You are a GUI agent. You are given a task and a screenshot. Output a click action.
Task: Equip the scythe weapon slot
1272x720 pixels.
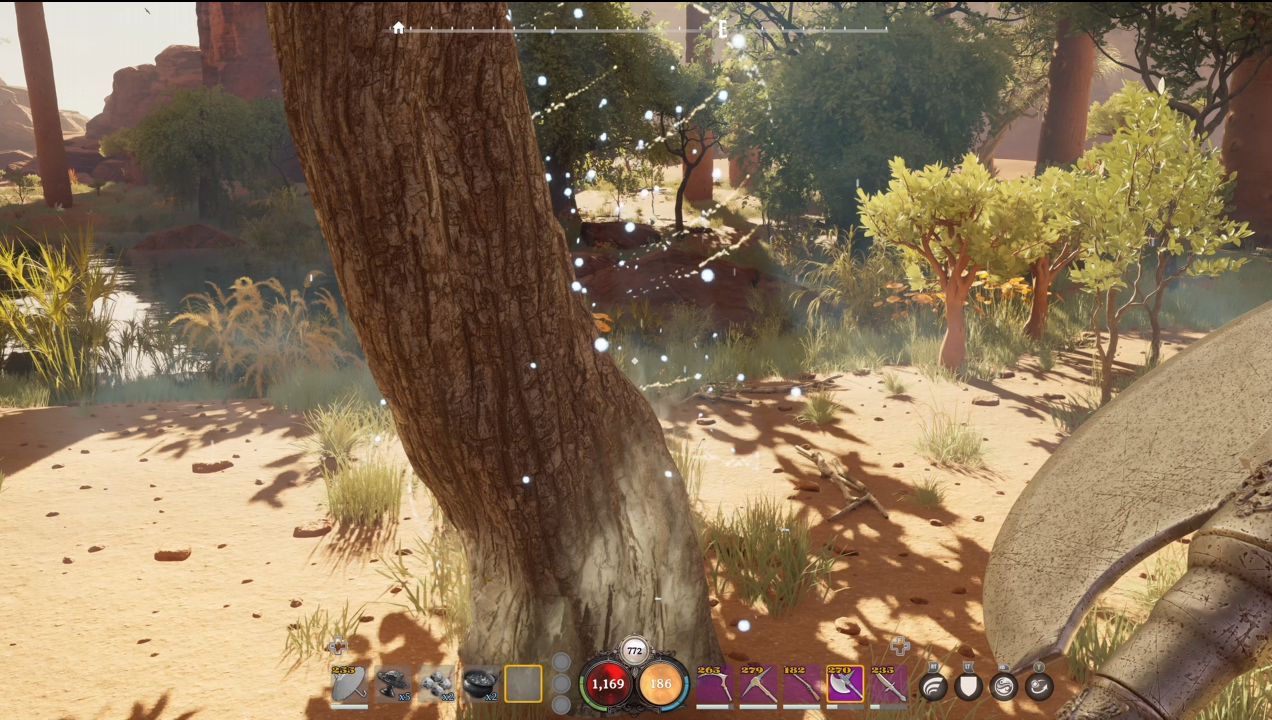(x=714, y=686)
